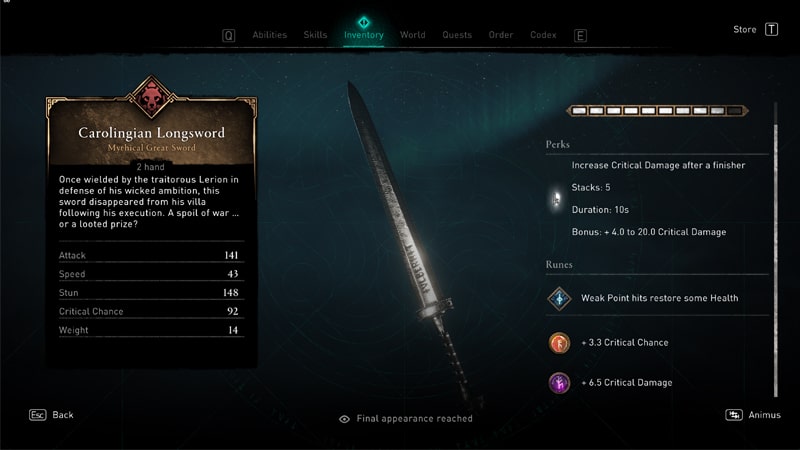Switch to the Abilities tab

click(269, 35)
